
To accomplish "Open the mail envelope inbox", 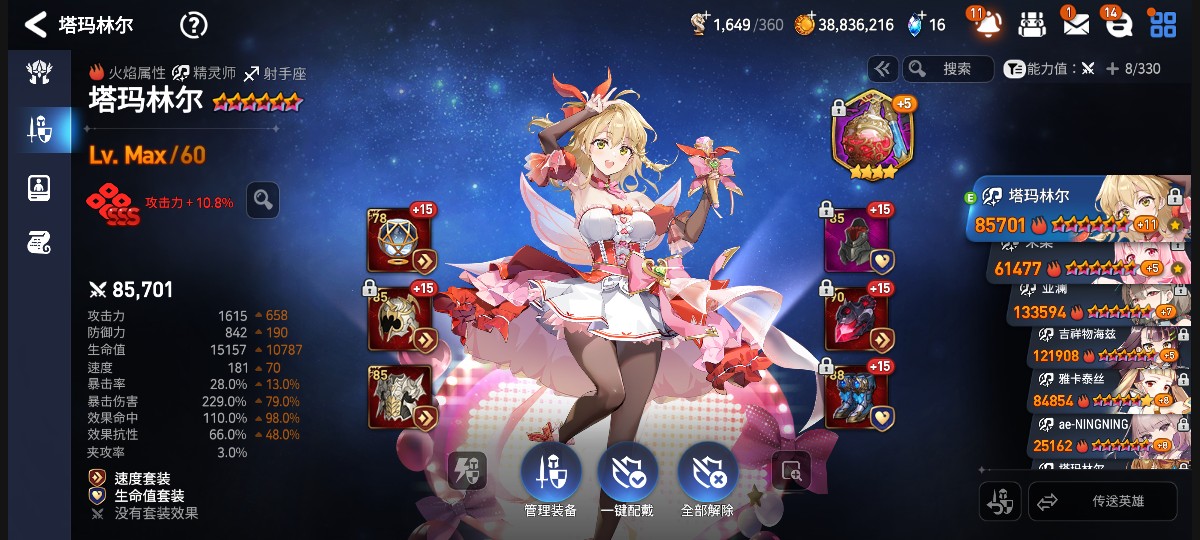I will [x=1075, y=24].
